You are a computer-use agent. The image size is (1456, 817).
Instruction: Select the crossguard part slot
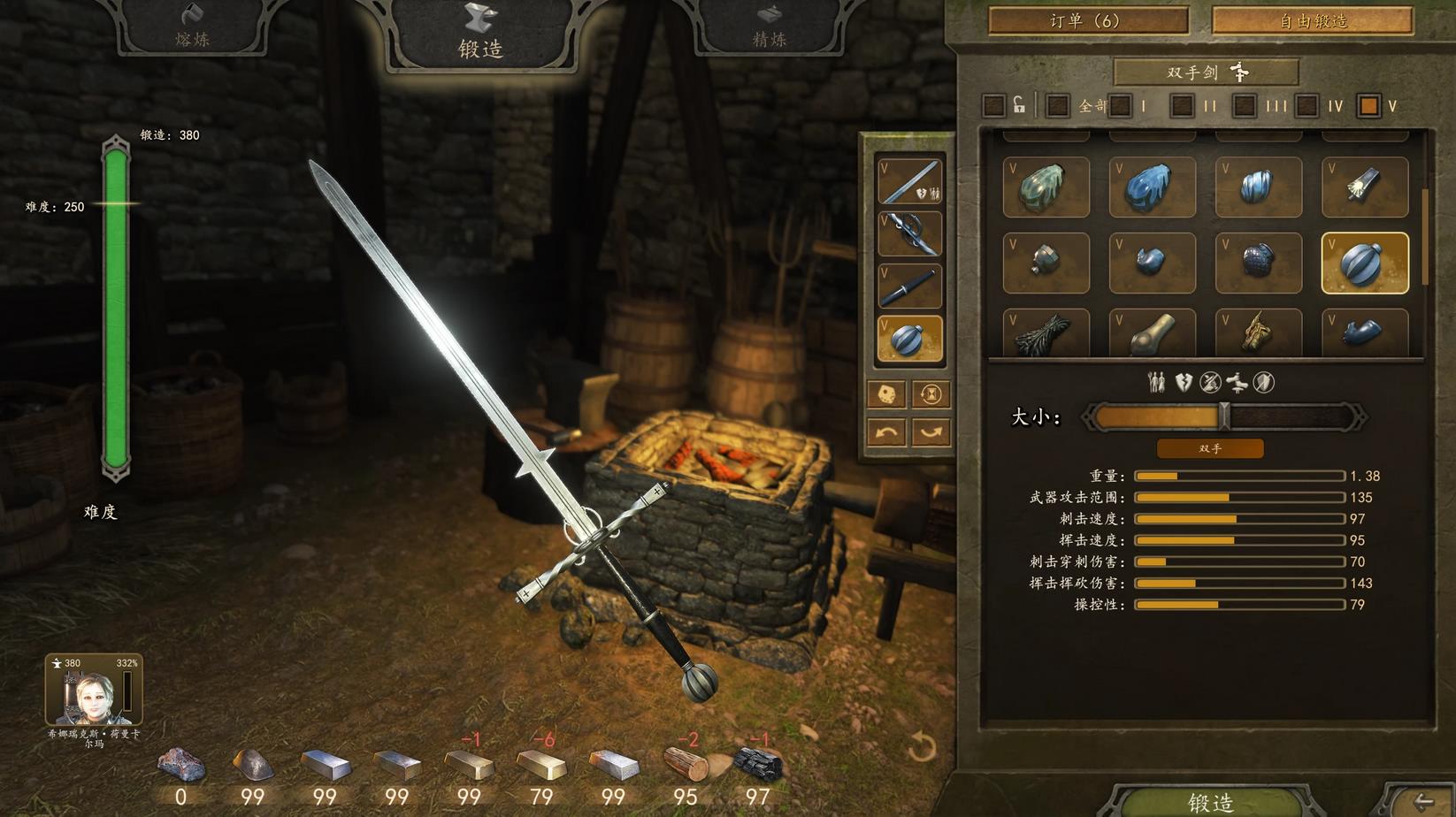point(909,233)
